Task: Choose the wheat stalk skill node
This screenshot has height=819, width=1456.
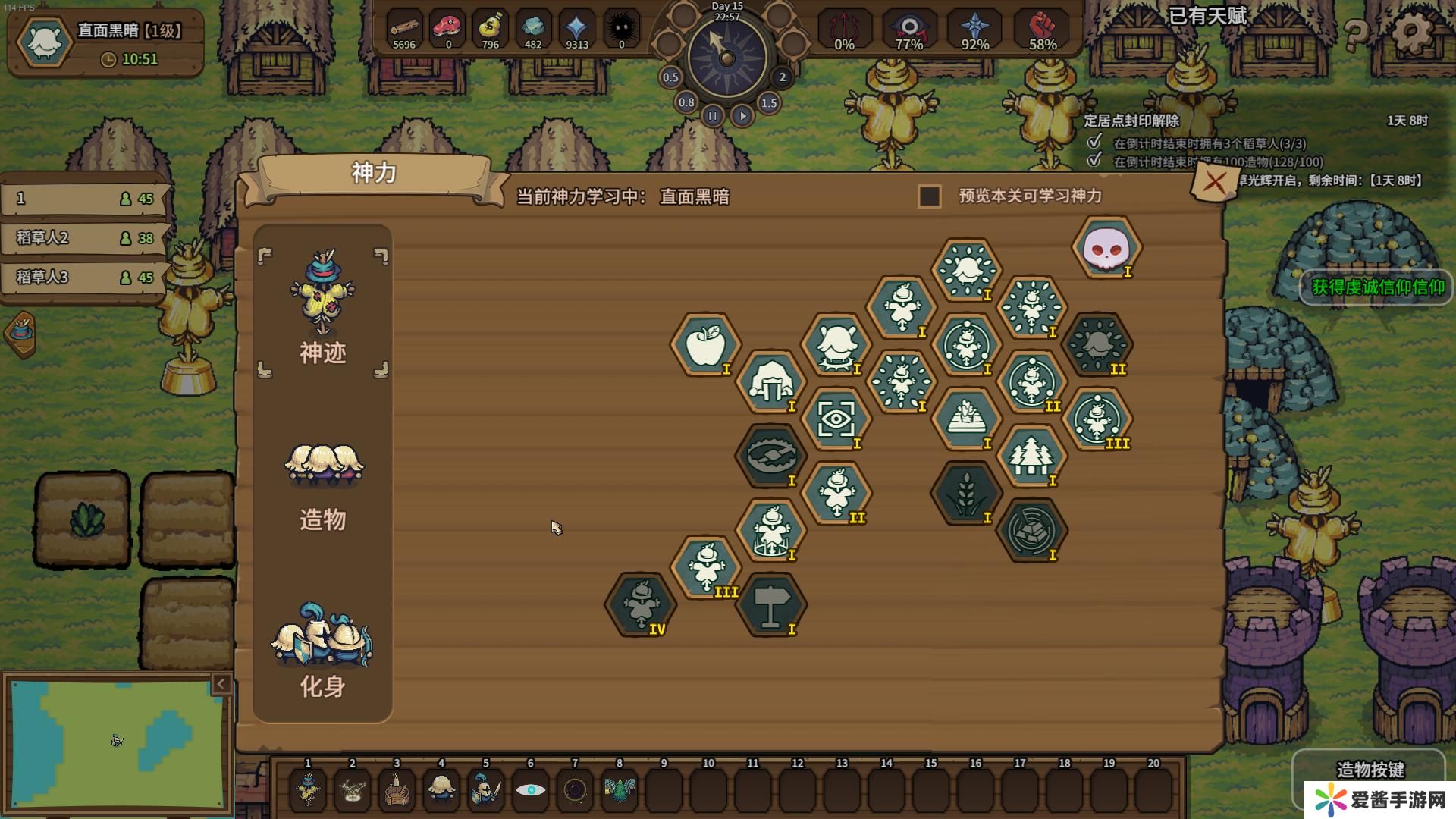Action: [x=966, y=493]
